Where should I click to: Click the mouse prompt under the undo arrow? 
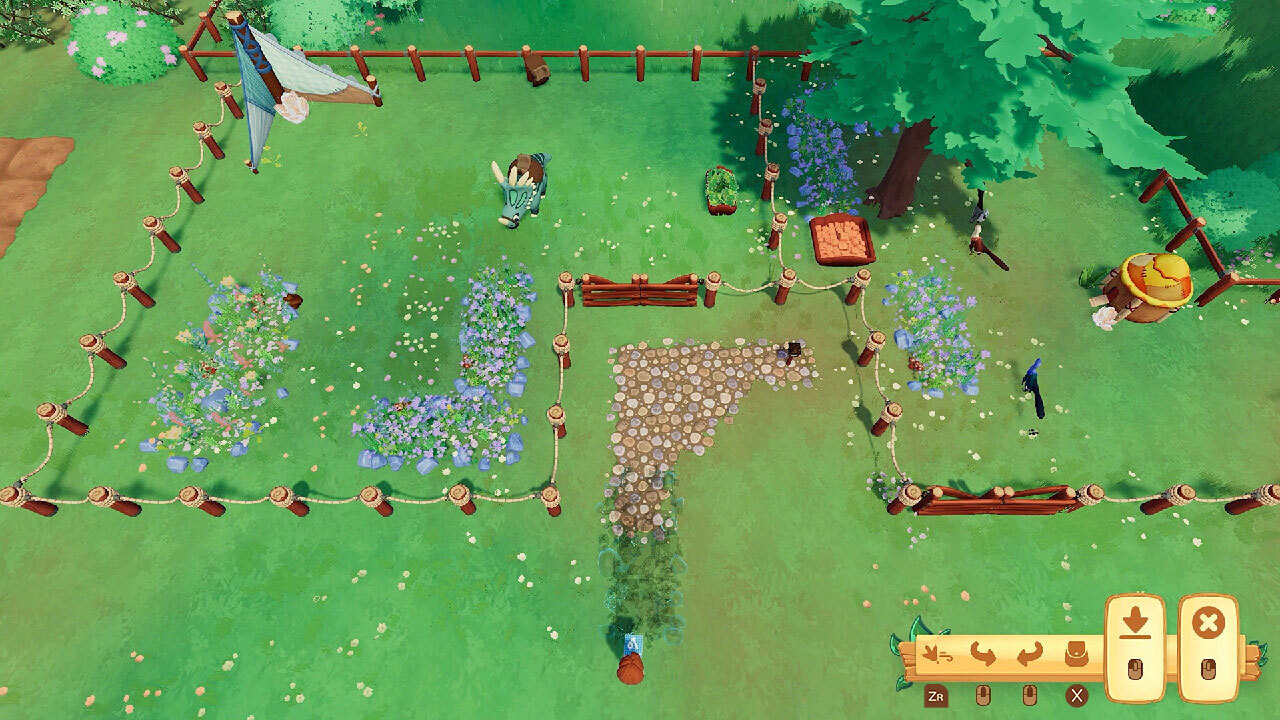pyautogui.click(x=983, y=694)
